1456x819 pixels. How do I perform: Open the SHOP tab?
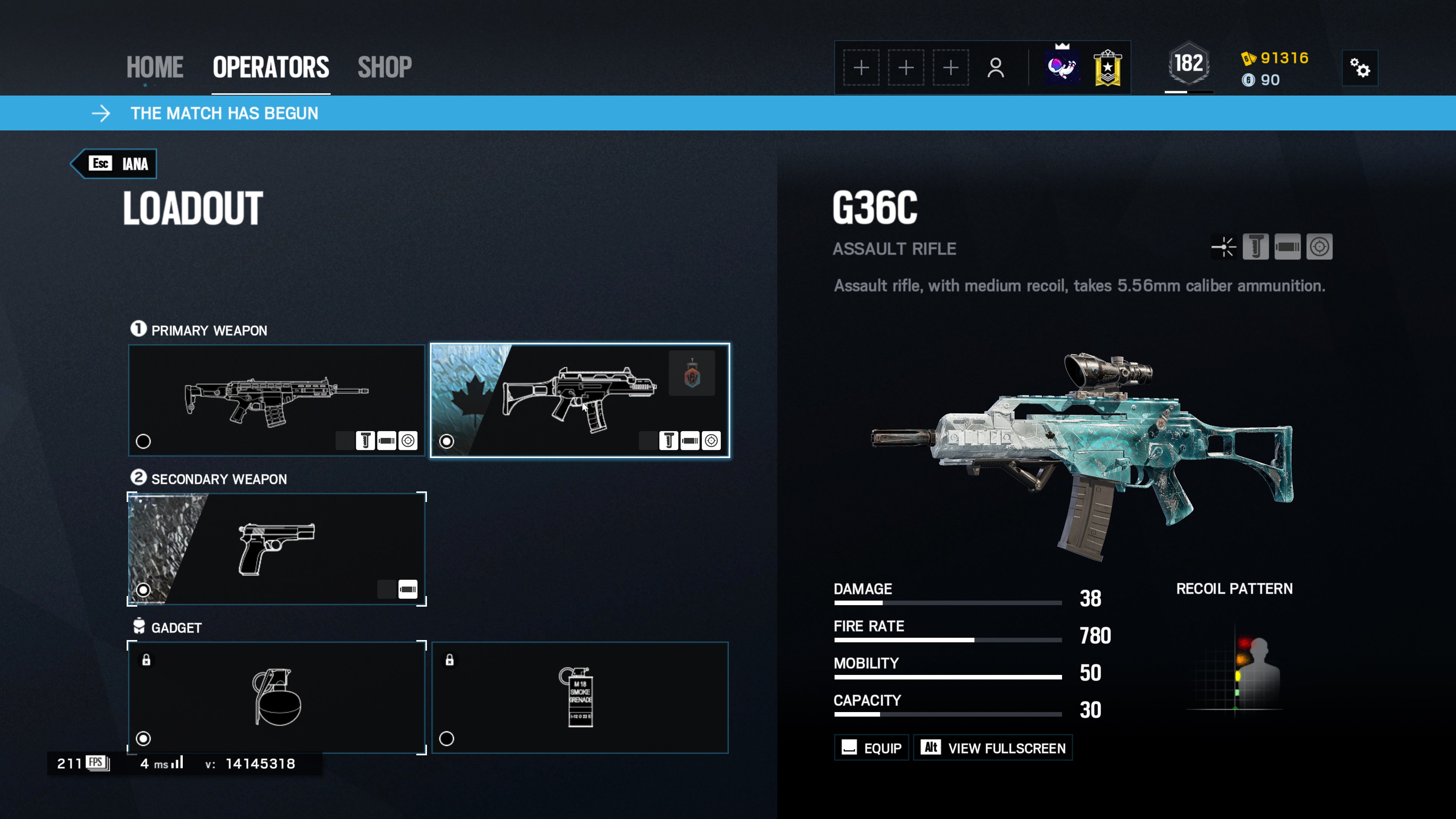coord(384,67)
